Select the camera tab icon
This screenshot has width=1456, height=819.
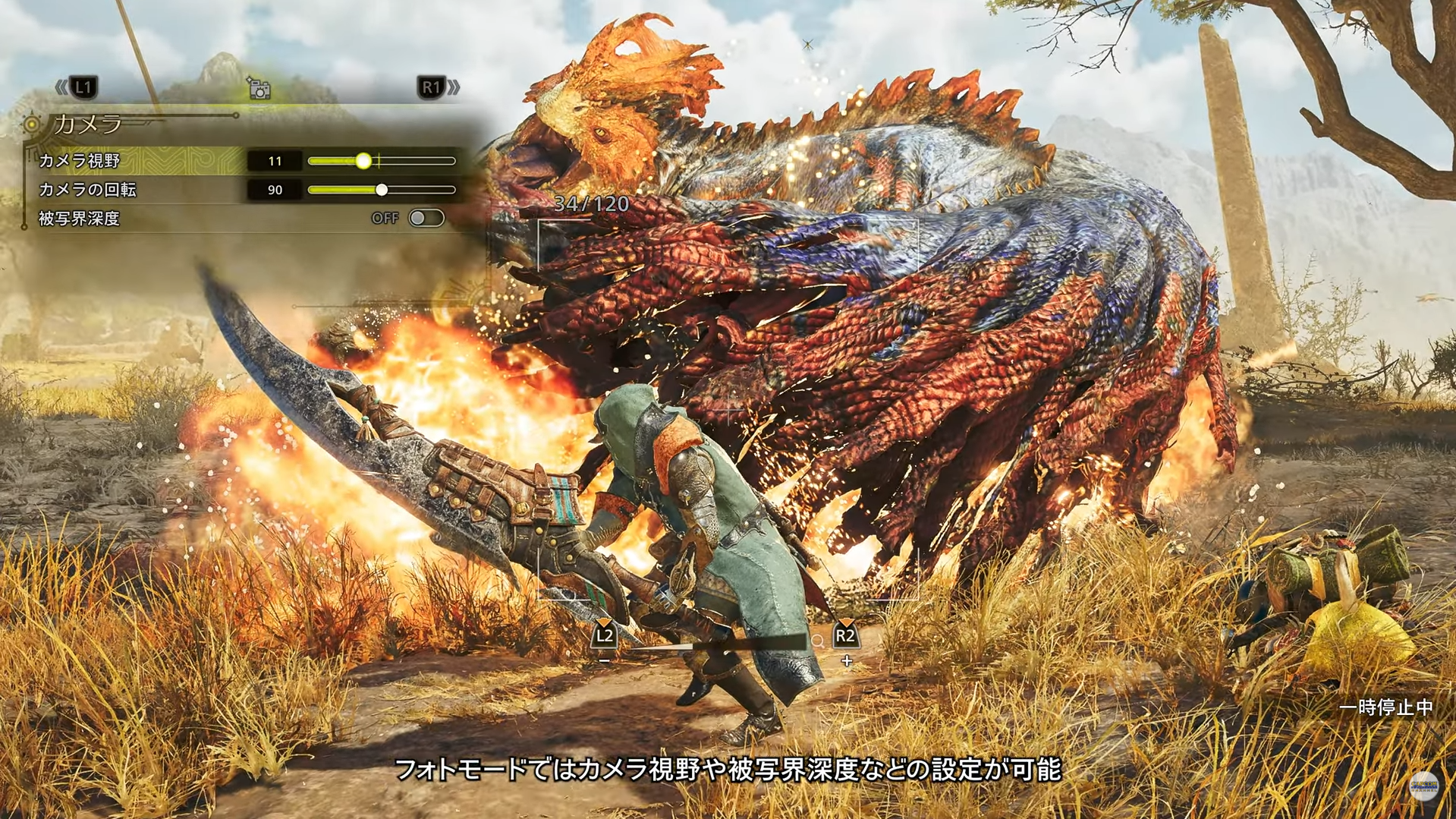coord(259,90)
